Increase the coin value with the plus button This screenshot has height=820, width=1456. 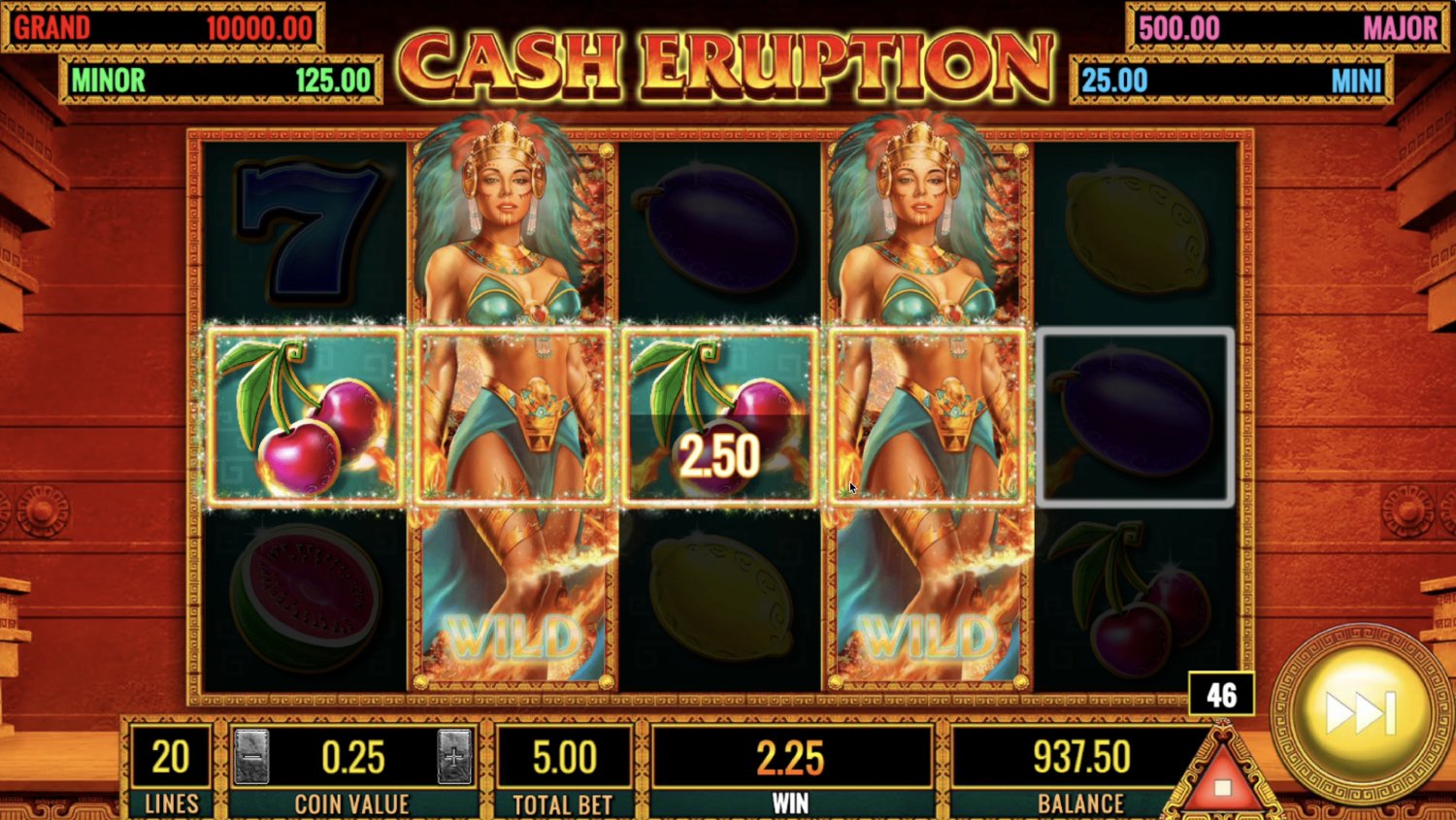[454, 757]
